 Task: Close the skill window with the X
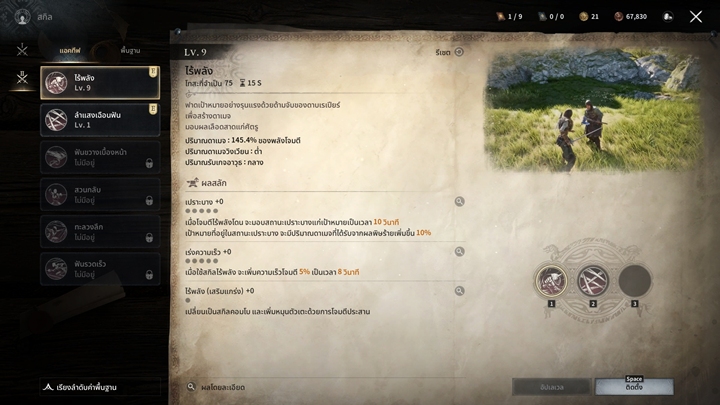696,17
